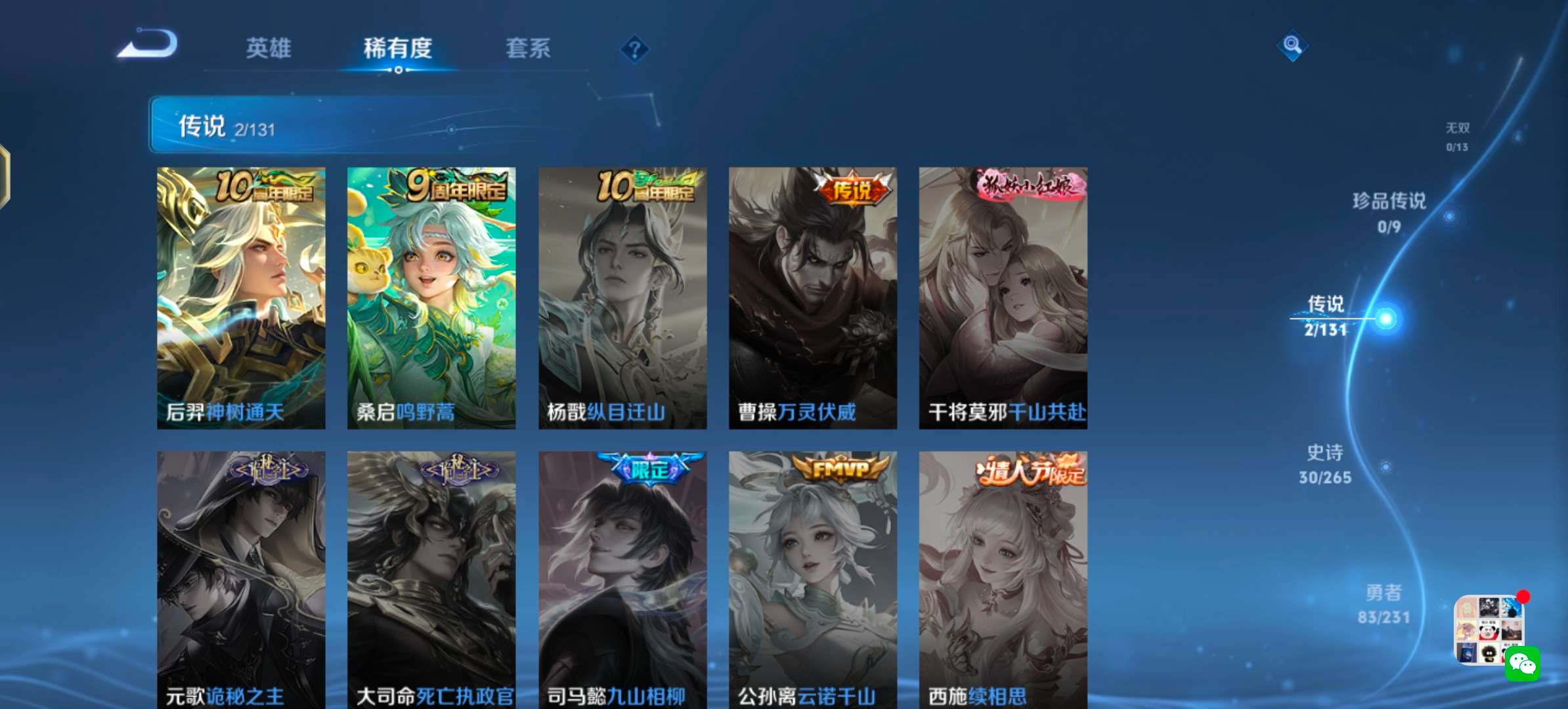
Task: Click the golden hexagon tab on the left edge
Action: [x=5, y=177]
